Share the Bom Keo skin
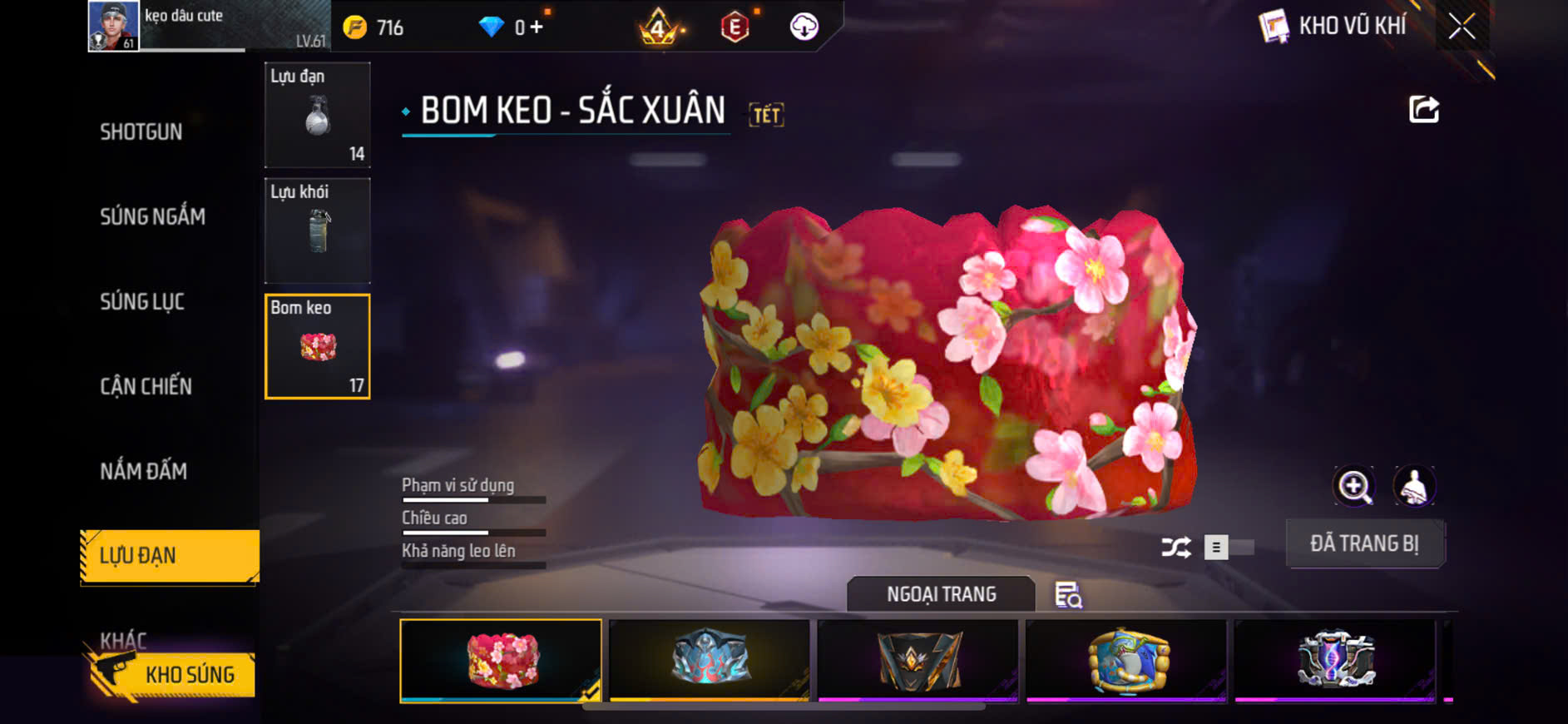This screenshot has width=1568, height=724. coord(1423,109)
